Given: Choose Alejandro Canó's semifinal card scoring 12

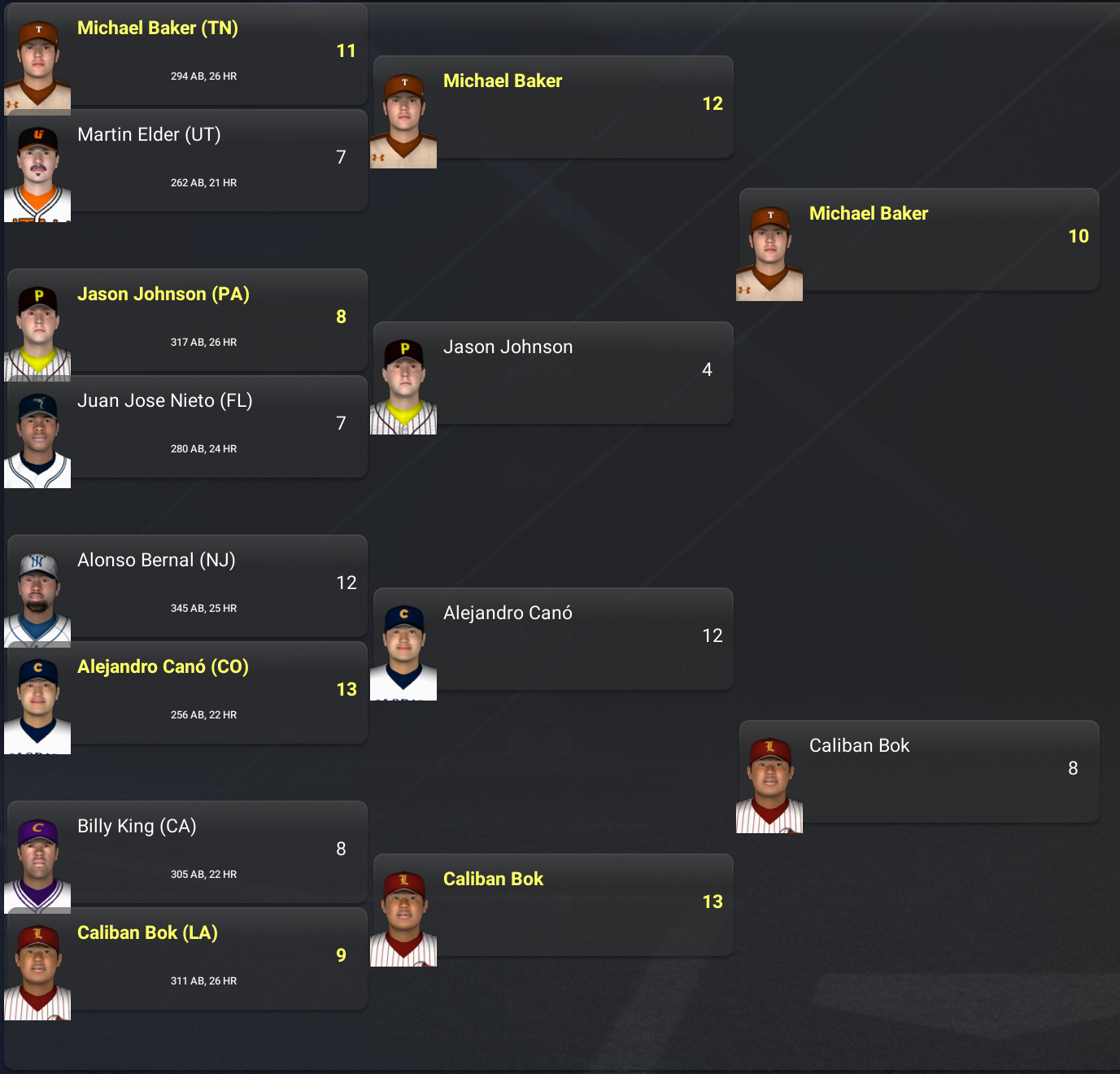Looking at the screenshot, I should [x=553, y=639].
